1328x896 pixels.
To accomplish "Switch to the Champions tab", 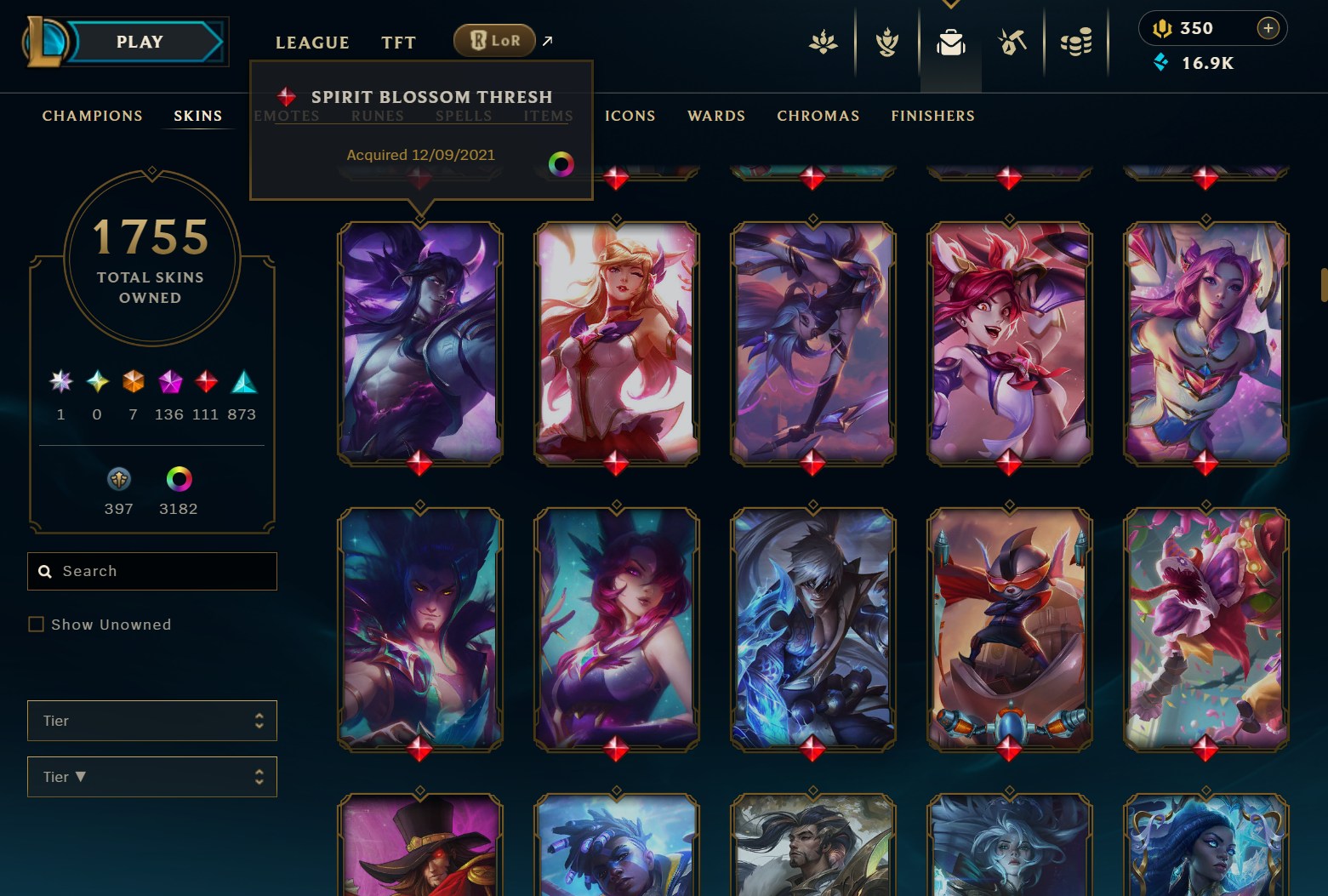I will (x=93, y=116).
